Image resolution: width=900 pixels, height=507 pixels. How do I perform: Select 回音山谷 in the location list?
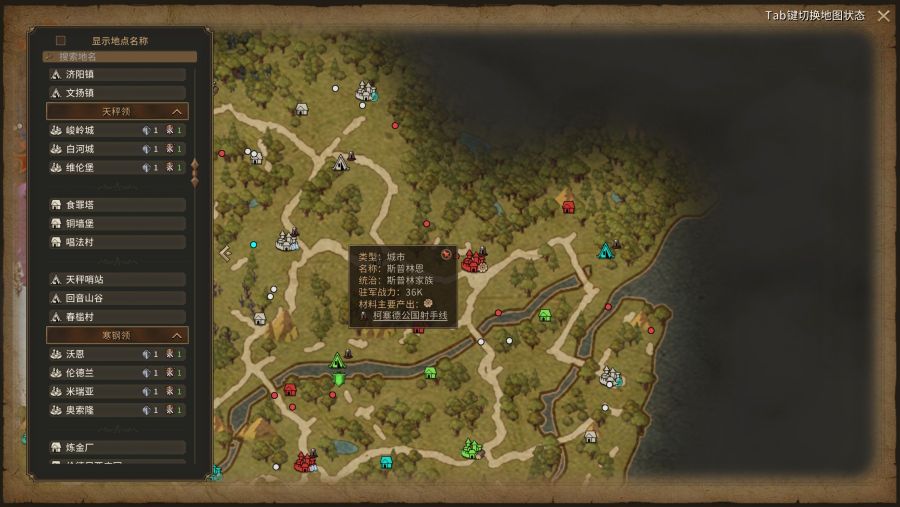click(116, 298)
